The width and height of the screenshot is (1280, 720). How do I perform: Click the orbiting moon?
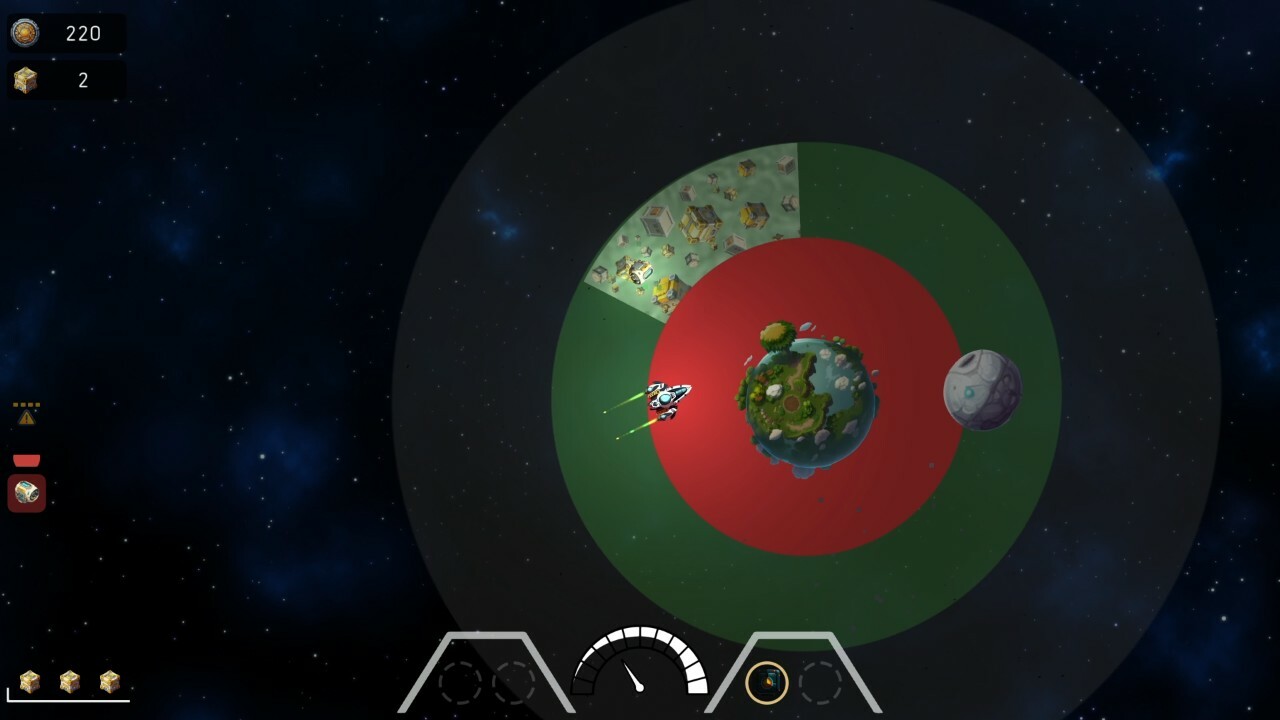(982, 390)
